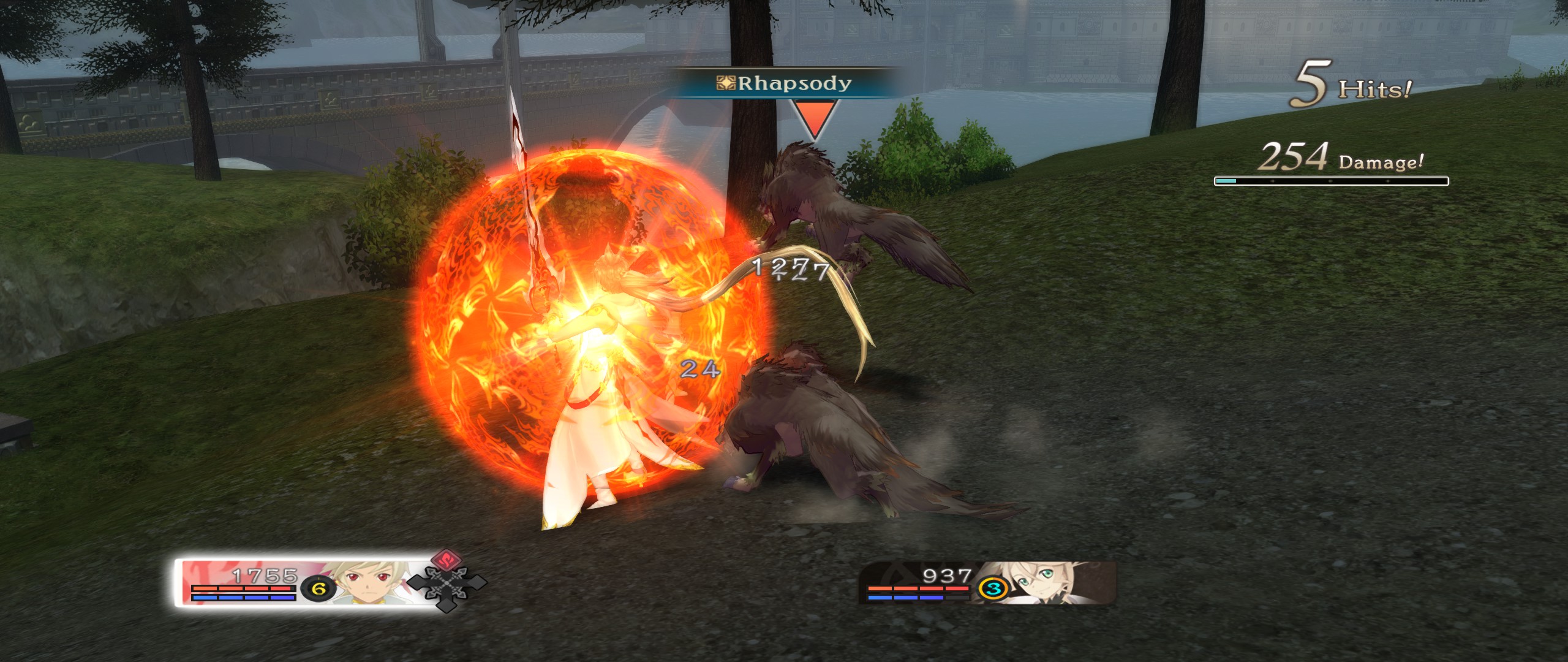
Task: Select Sorey's portrait in the party panel
Action: pyautogui.click(x=366, y=582)
